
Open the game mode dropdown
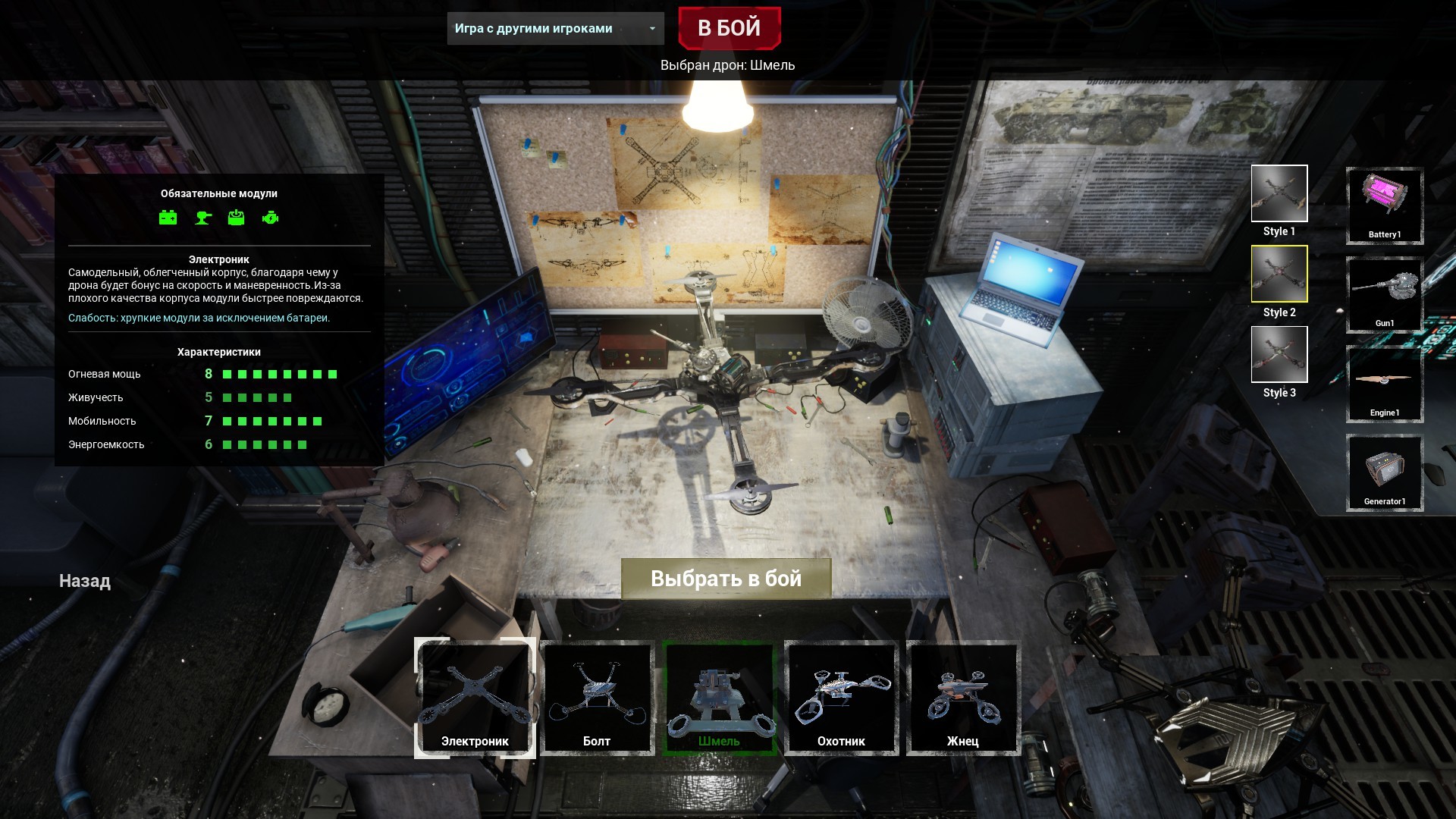(x=554, y=29)
